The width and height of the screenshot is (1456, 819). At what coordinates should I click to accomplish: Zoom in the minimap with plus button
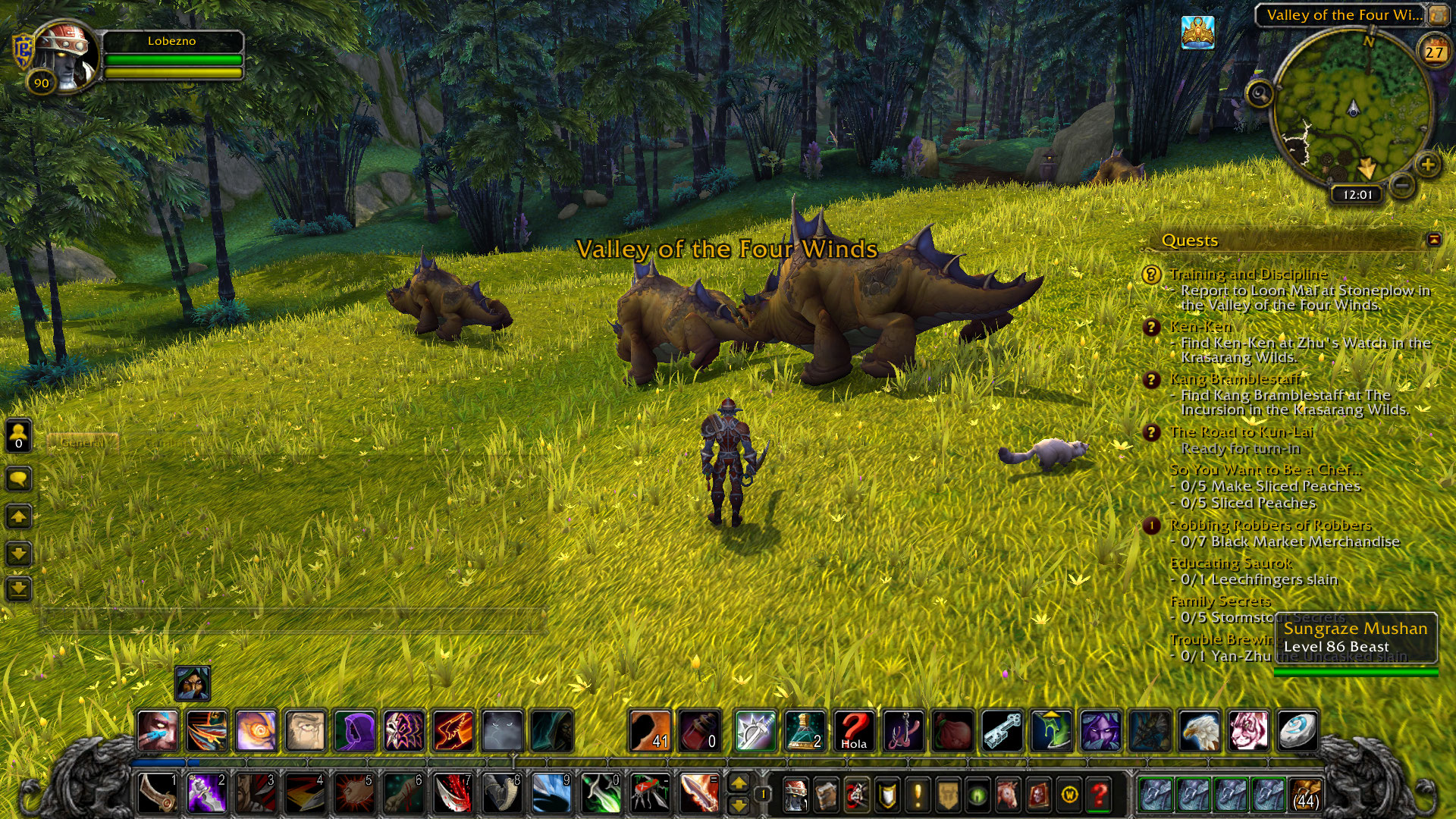[1427, 165]
